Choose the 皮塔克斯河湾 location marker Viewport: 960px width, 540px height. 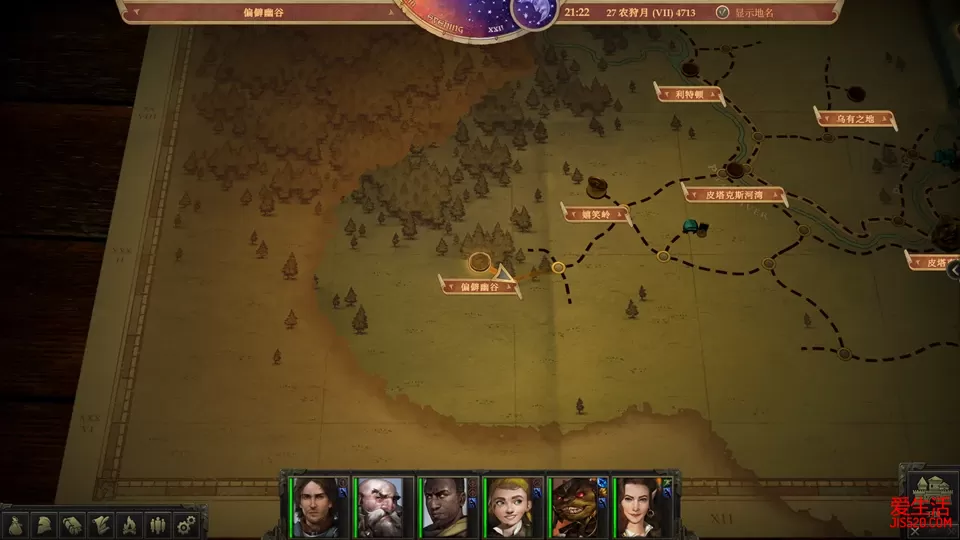coord(735,192)
